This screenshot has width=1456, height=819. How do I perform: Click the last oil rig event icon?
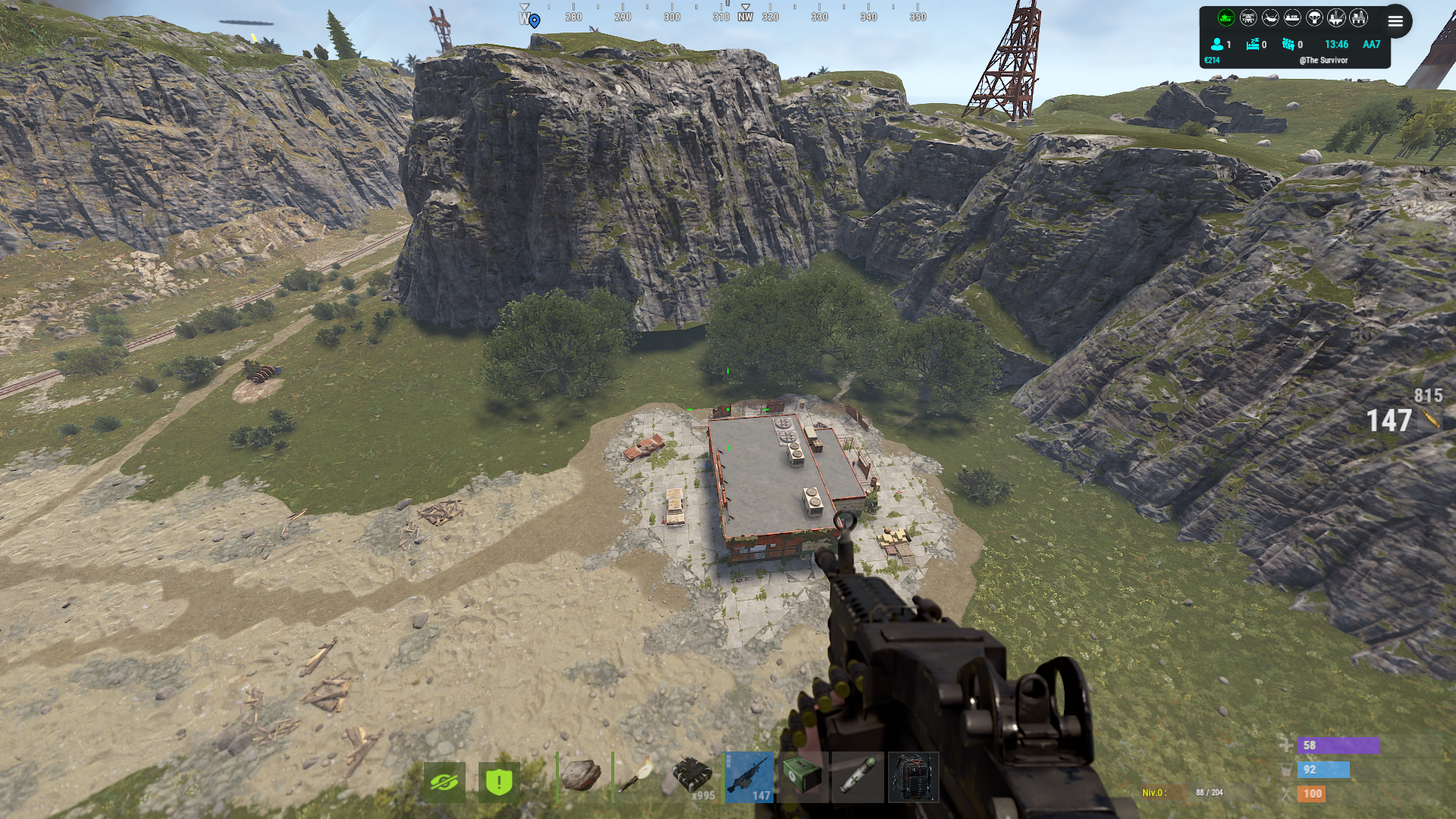click(1358, 17)
